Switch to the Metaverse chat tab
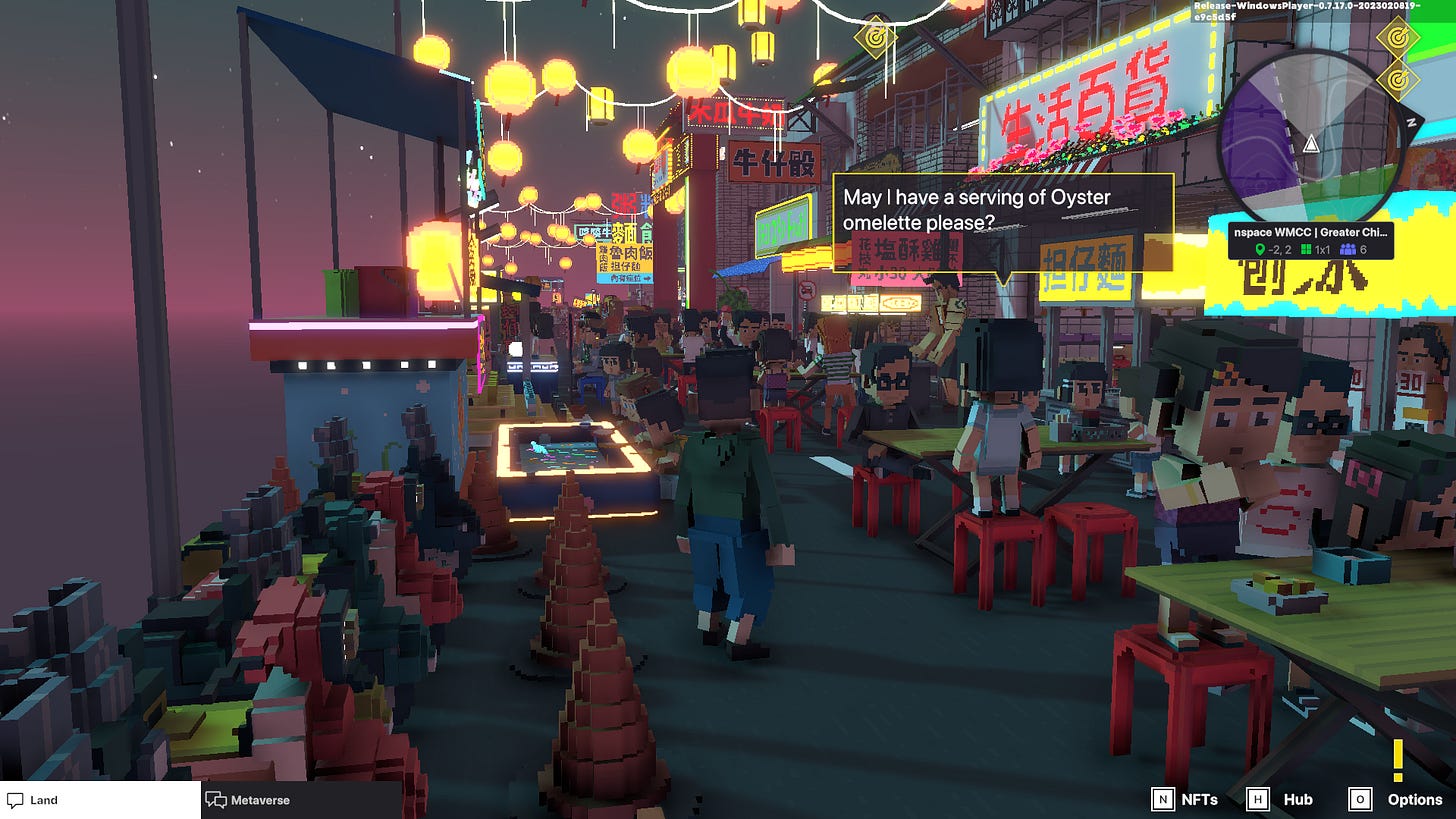The image size is (1456, 819). tap(300, 800)
